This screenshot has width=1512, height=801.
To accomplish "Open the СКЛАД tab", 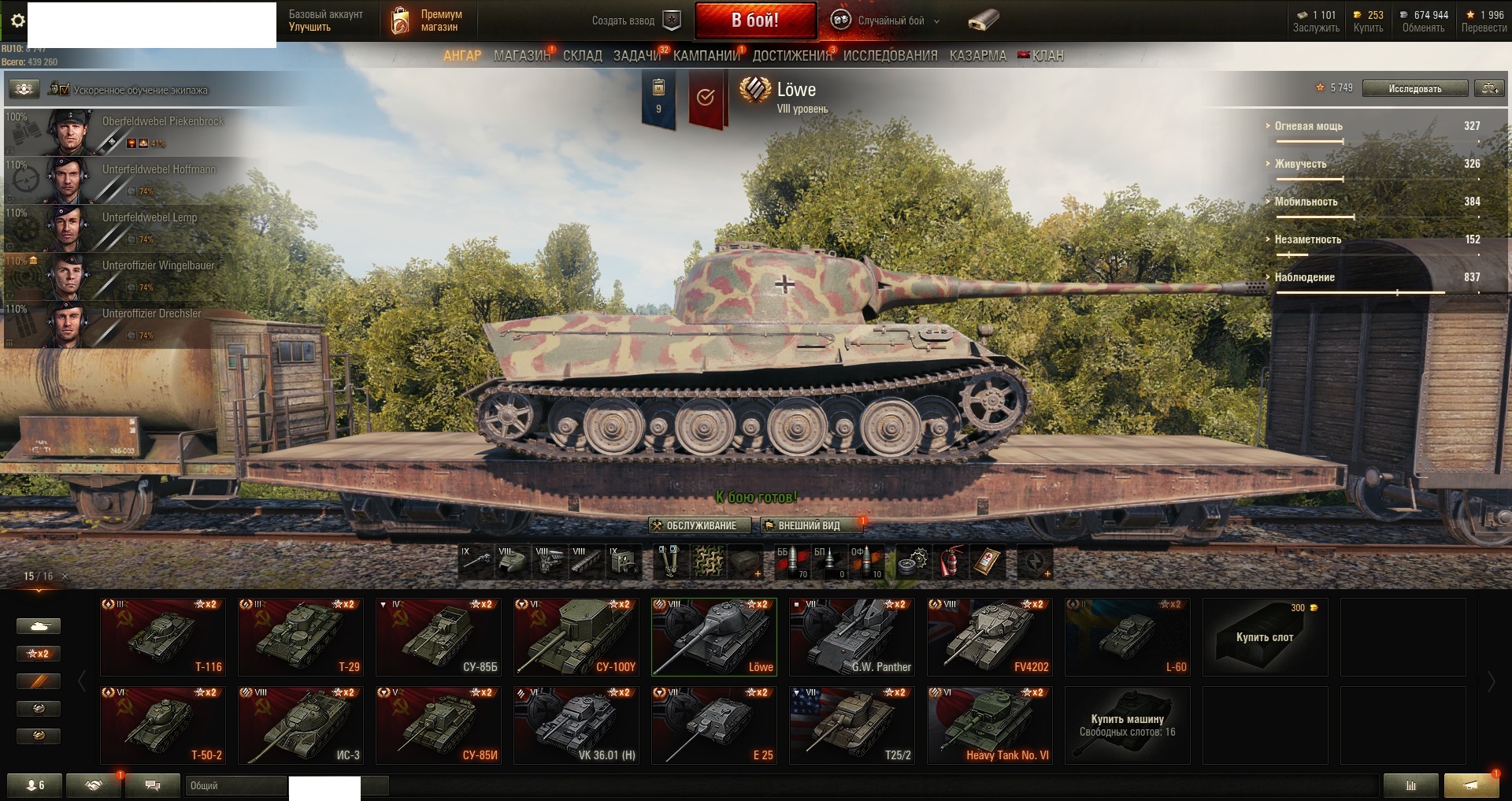I will 582,56.
